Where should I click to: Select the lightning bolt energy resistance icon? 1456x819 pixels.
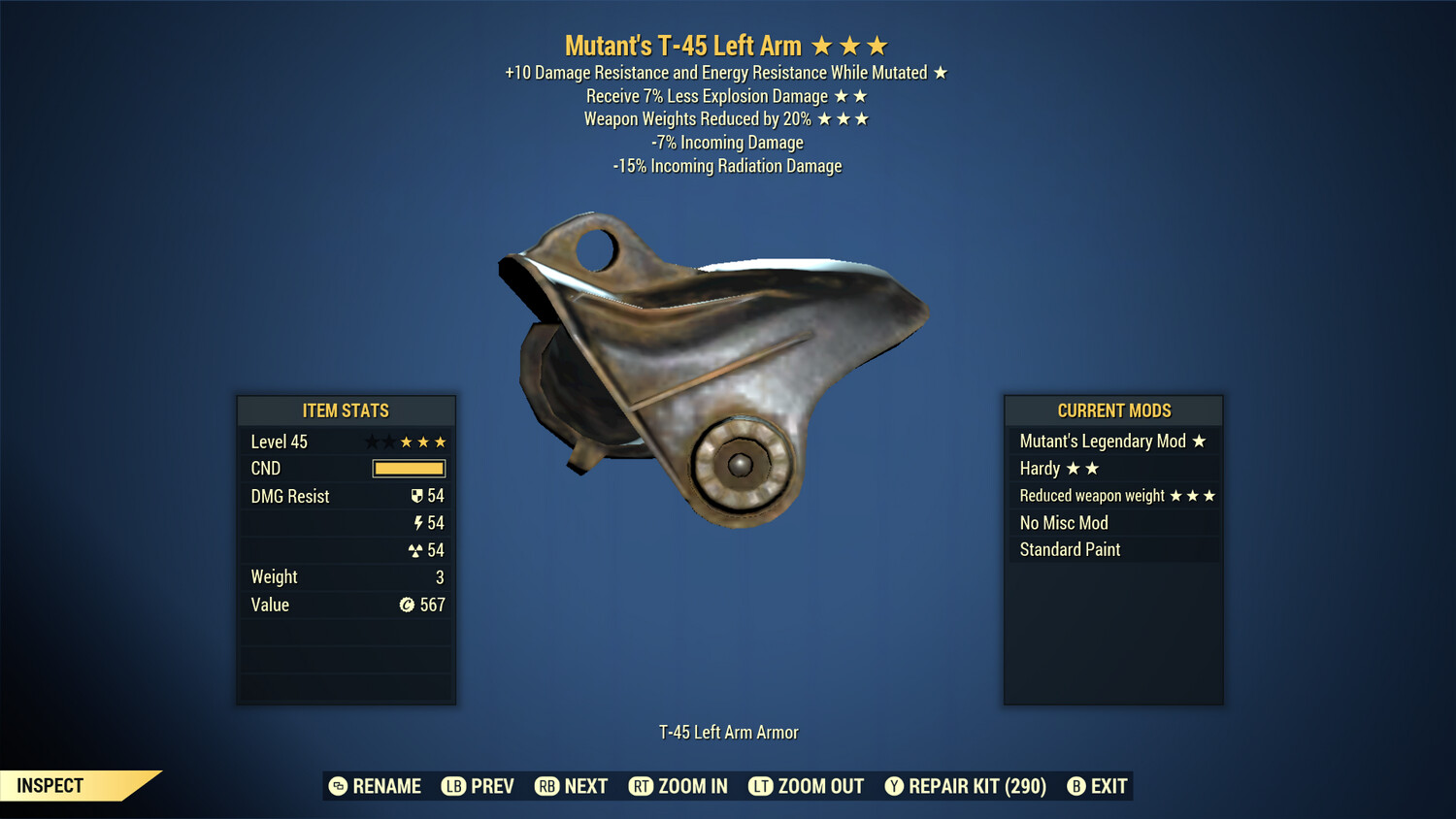tap(418, 523)
